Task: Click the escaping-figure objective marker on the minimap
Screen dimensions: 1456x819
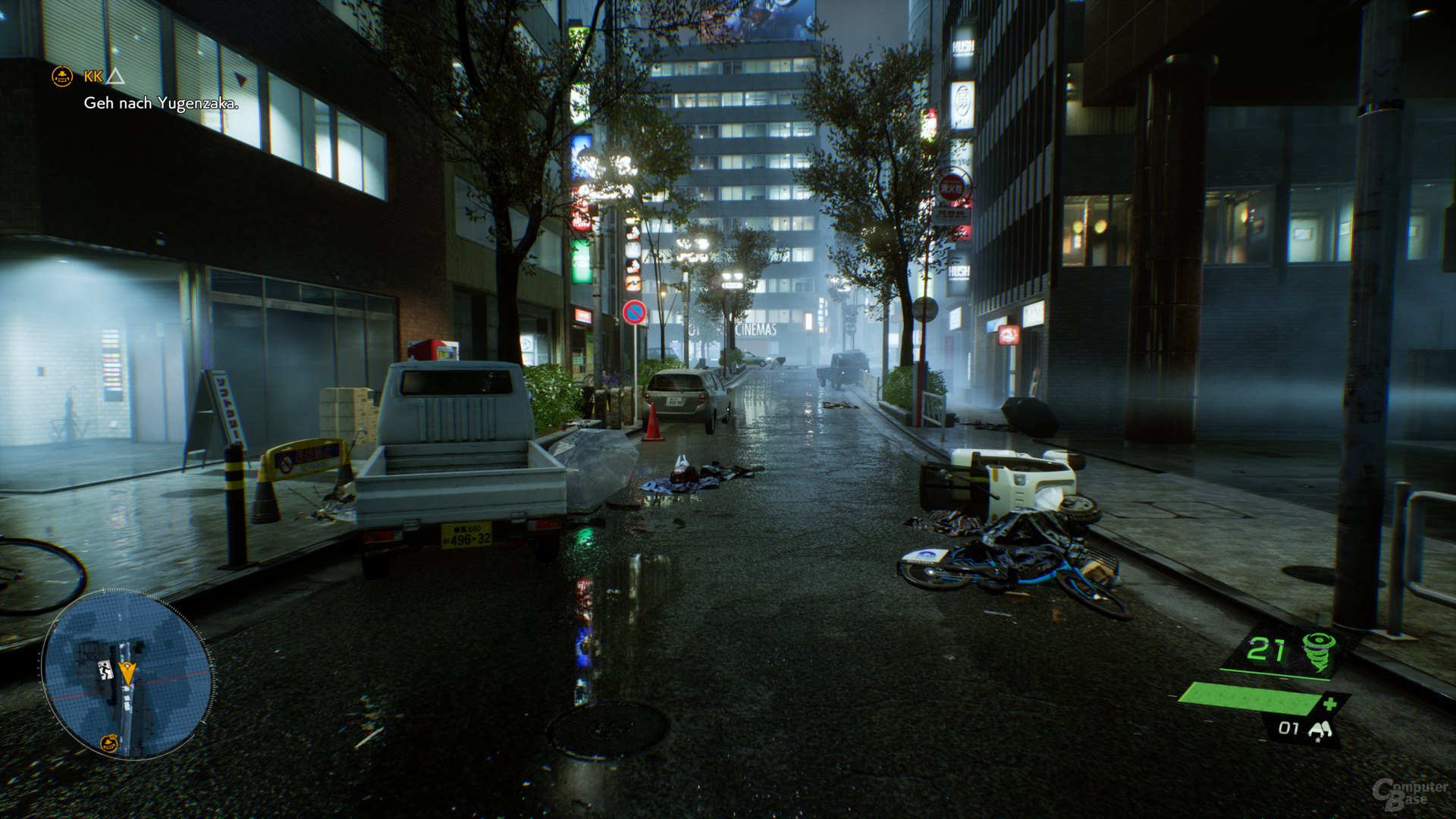Action: point(105,669)
